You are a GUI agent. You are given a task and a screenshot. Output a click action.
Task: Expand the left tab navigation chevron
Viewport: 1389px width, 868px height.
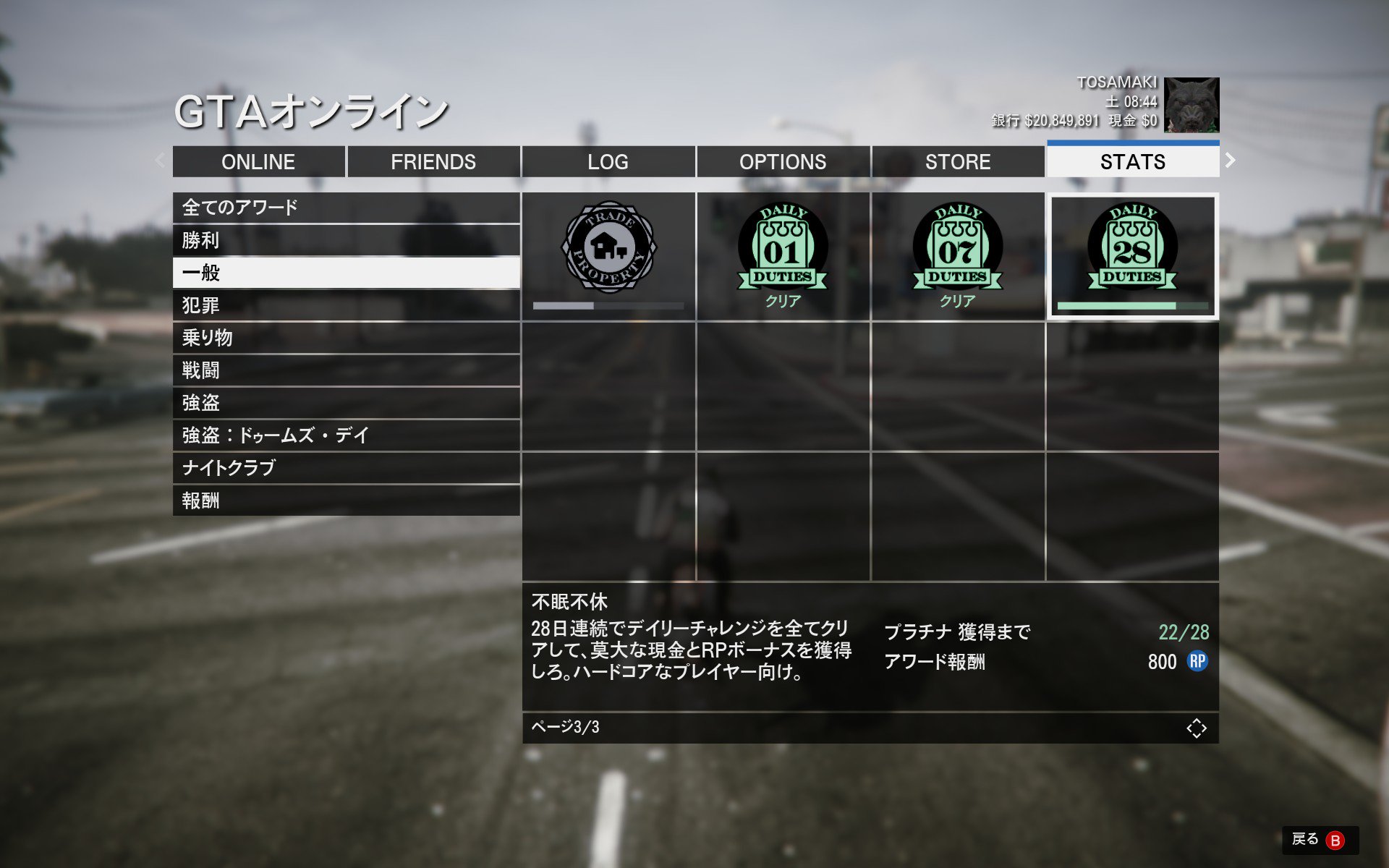(158, 160)
